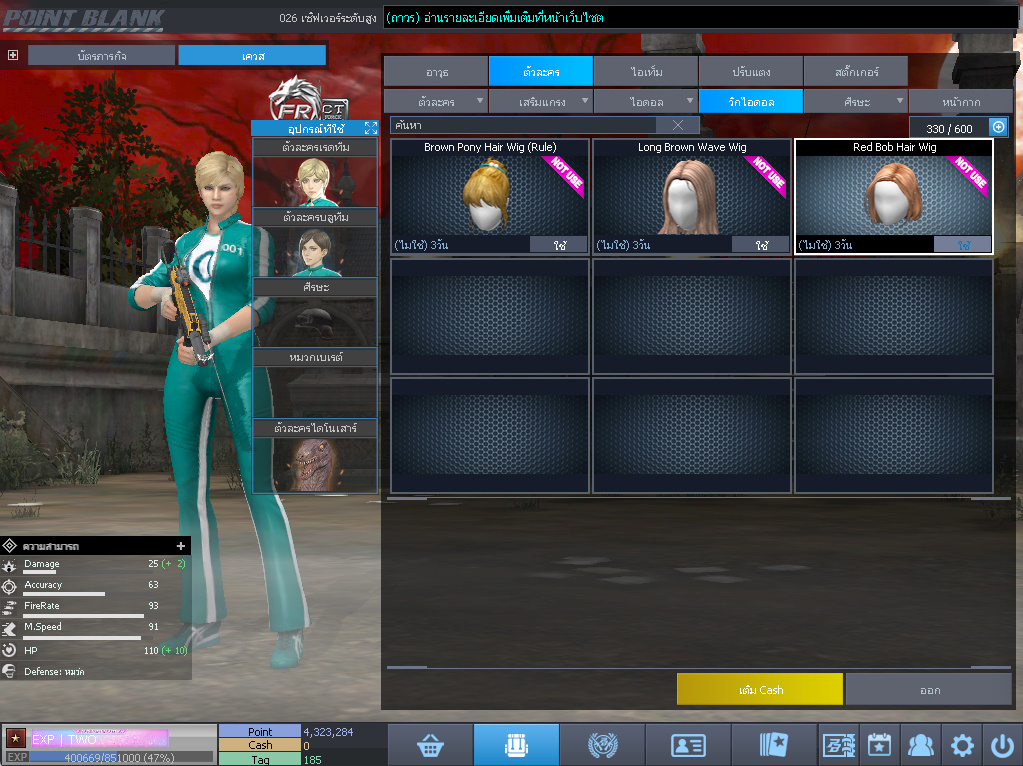Select the หน้ากาก mask category
Viewport: 1023px width, 766px height.
[x=960, y=102]
